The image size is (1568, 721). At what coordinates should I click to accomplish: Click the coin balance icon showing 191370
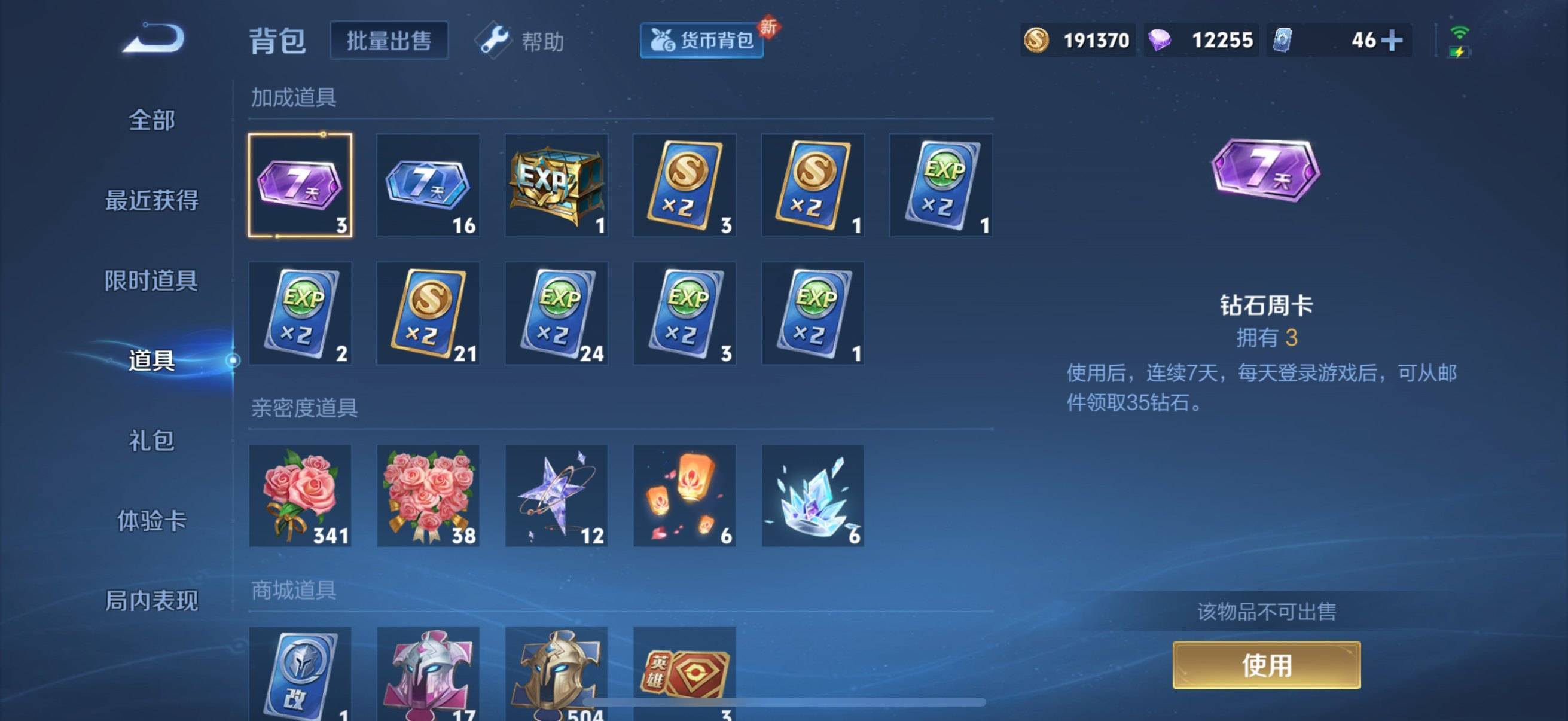tap(1038, 39)
